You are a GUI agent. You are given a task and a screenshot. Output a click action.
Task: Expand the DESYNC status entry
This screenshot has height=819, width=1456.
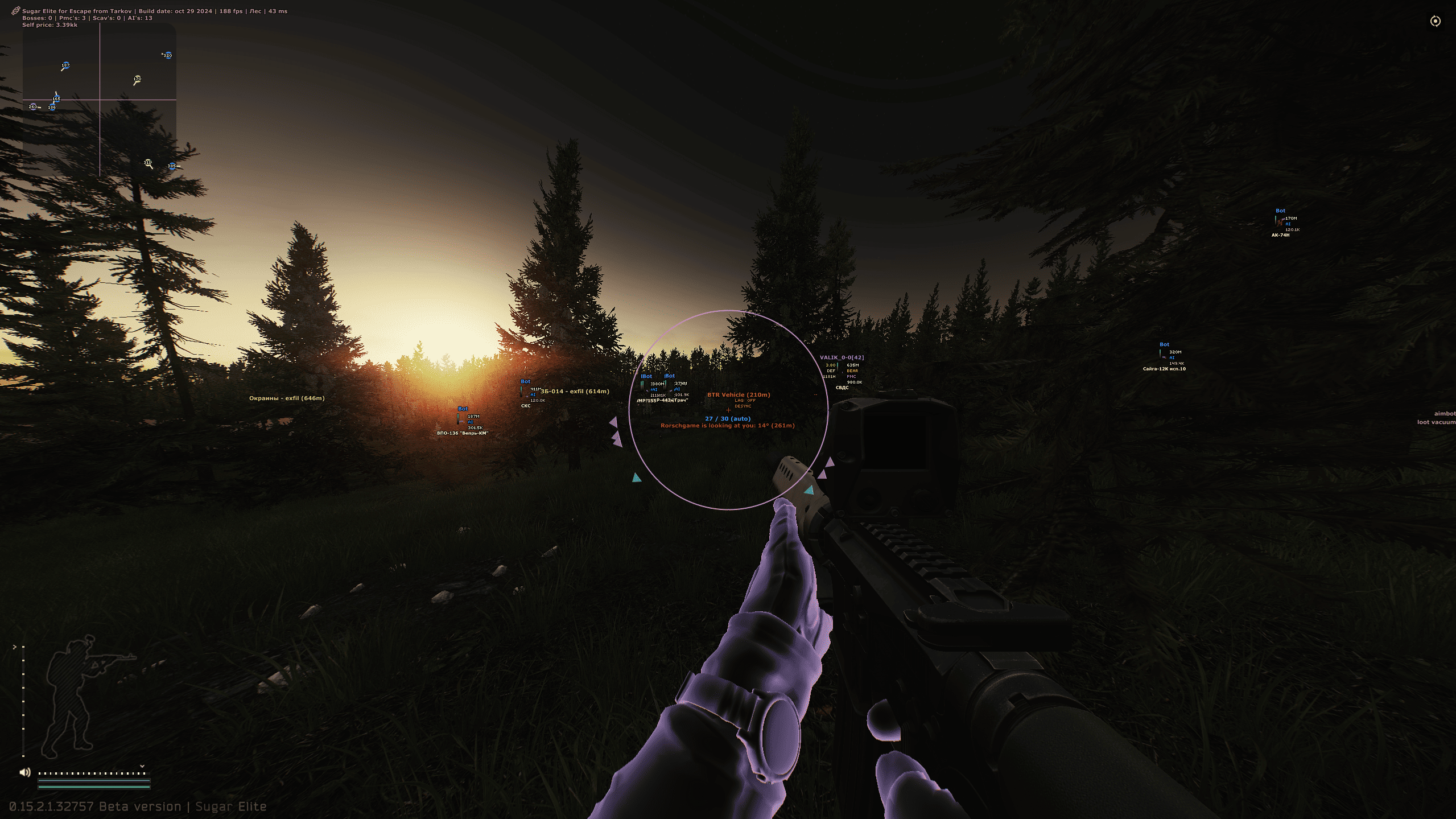click(744, 406)
